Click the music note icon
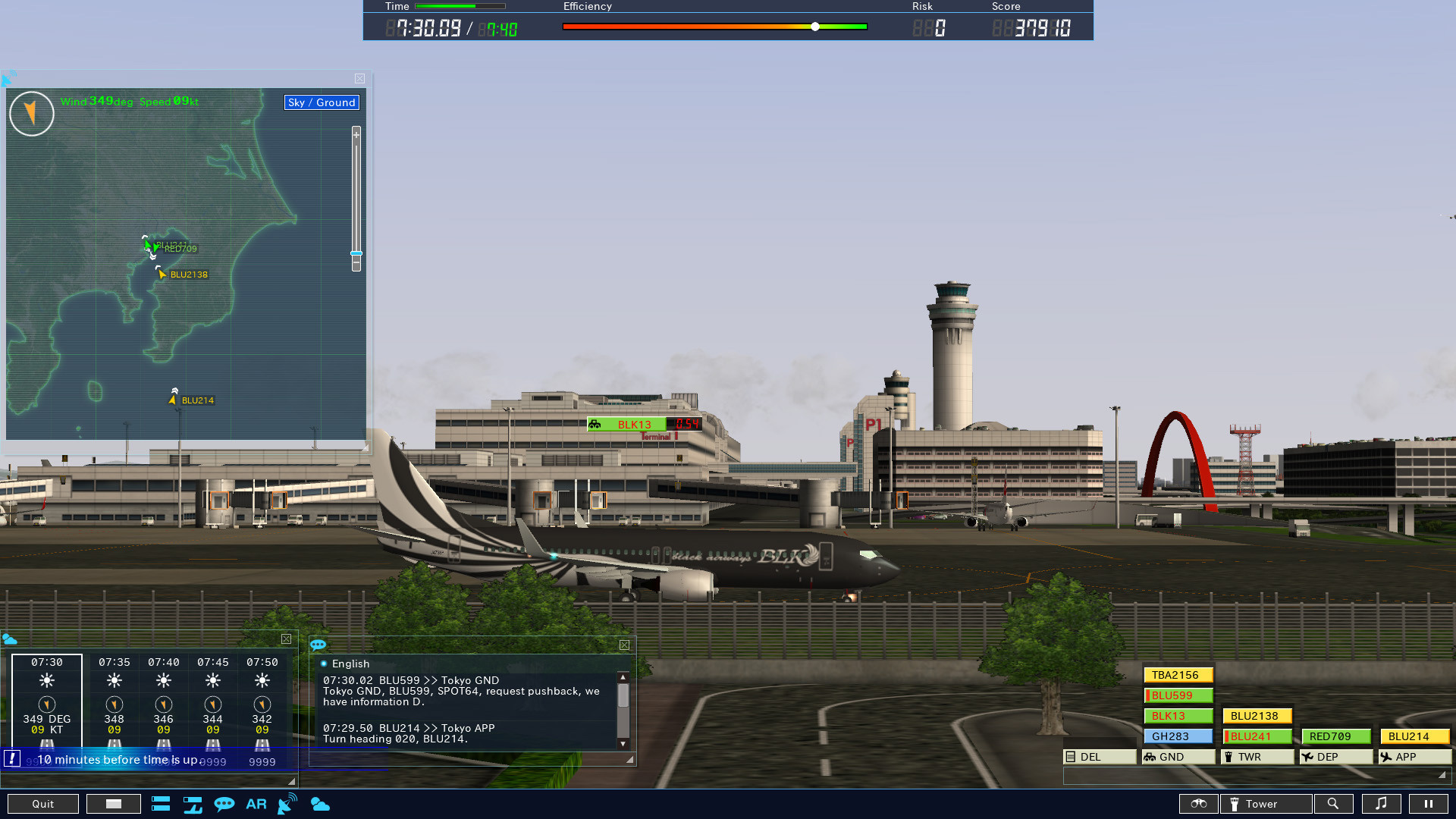1456x819 pixels. pyautogui.click(x=1382, y=804)
